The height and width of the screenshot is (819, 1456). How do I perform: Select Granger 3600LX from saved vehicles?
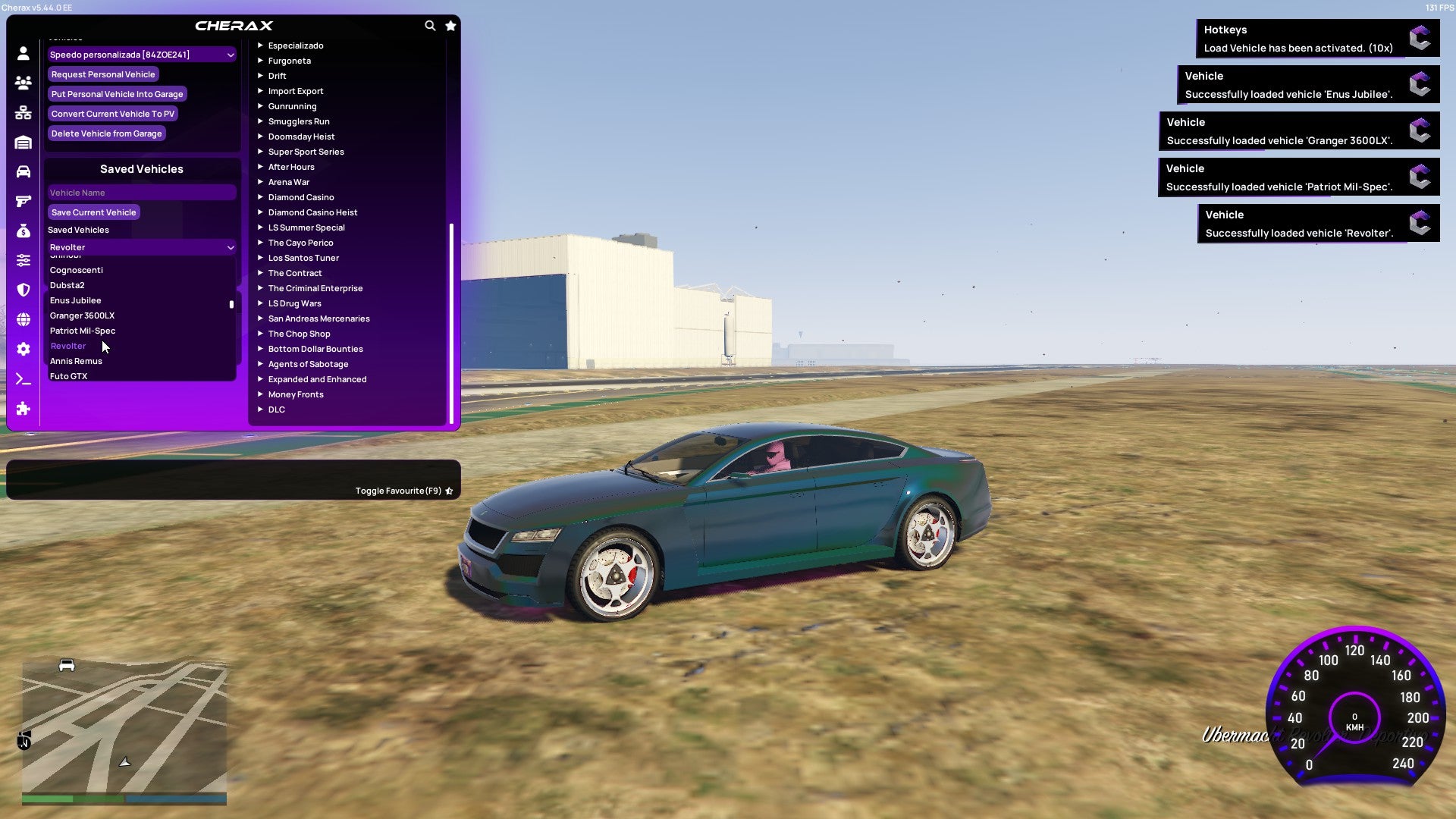click(x=81, y=315)
